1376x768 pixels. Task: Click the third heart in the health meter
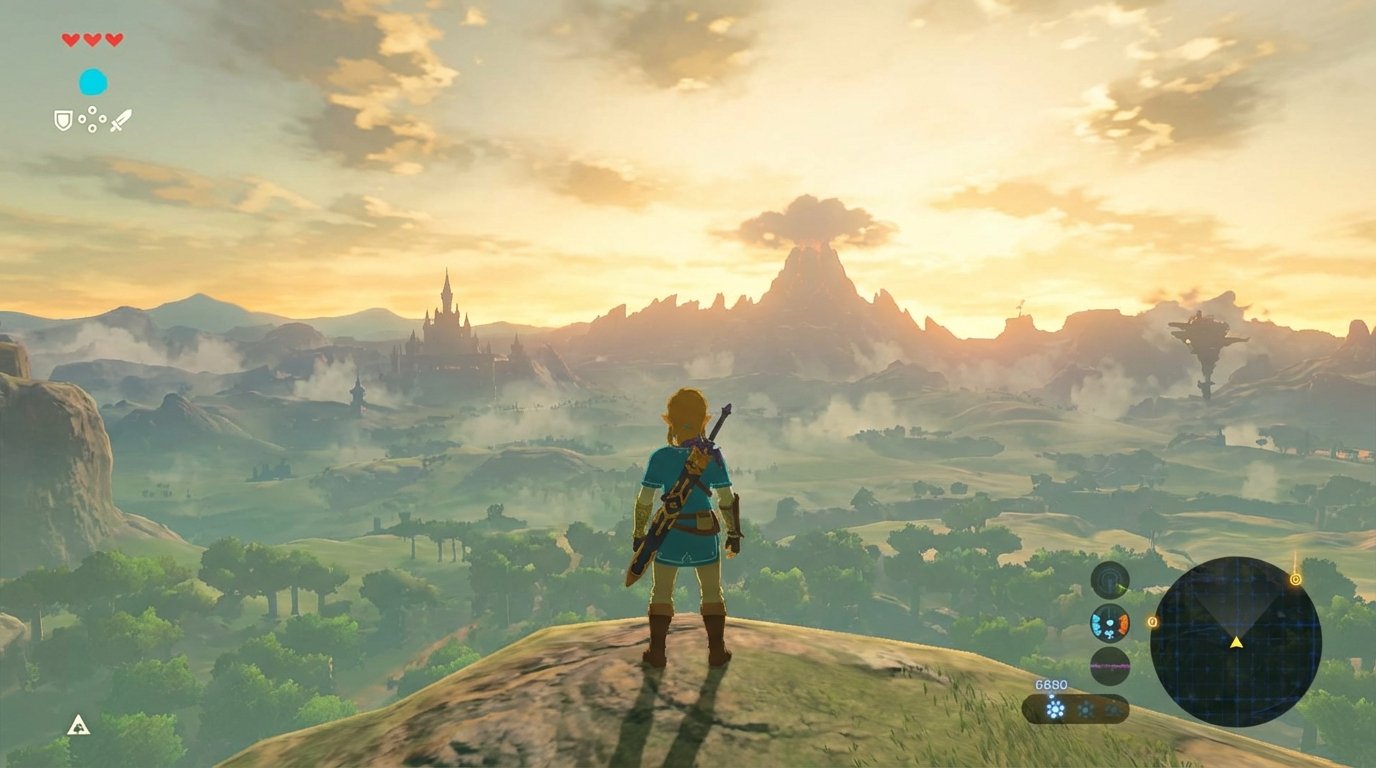[114, 39]
